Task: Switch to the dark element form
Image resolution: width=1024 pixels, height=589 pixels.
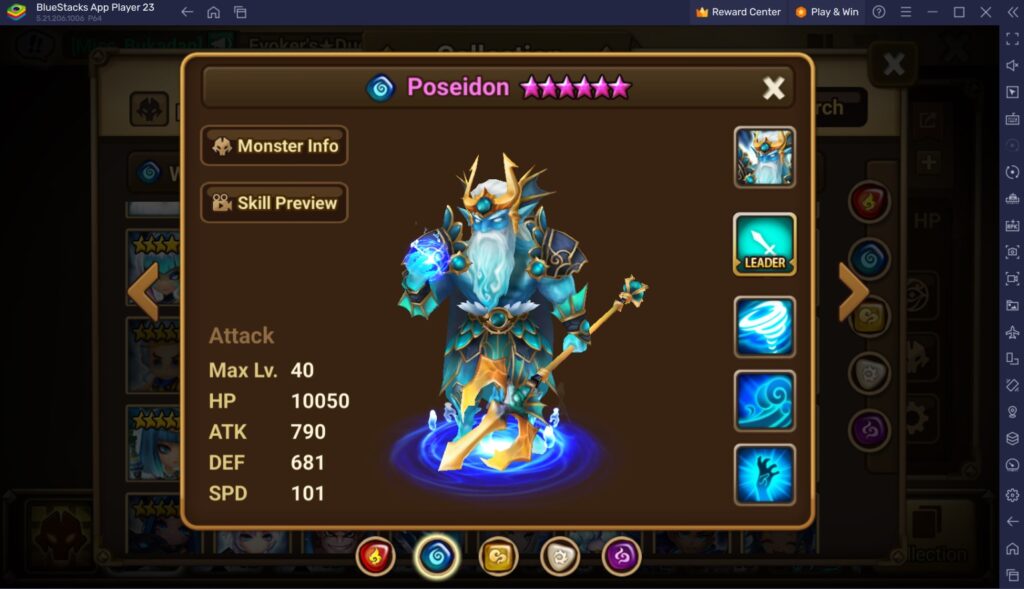Action: tap(621, 556)
